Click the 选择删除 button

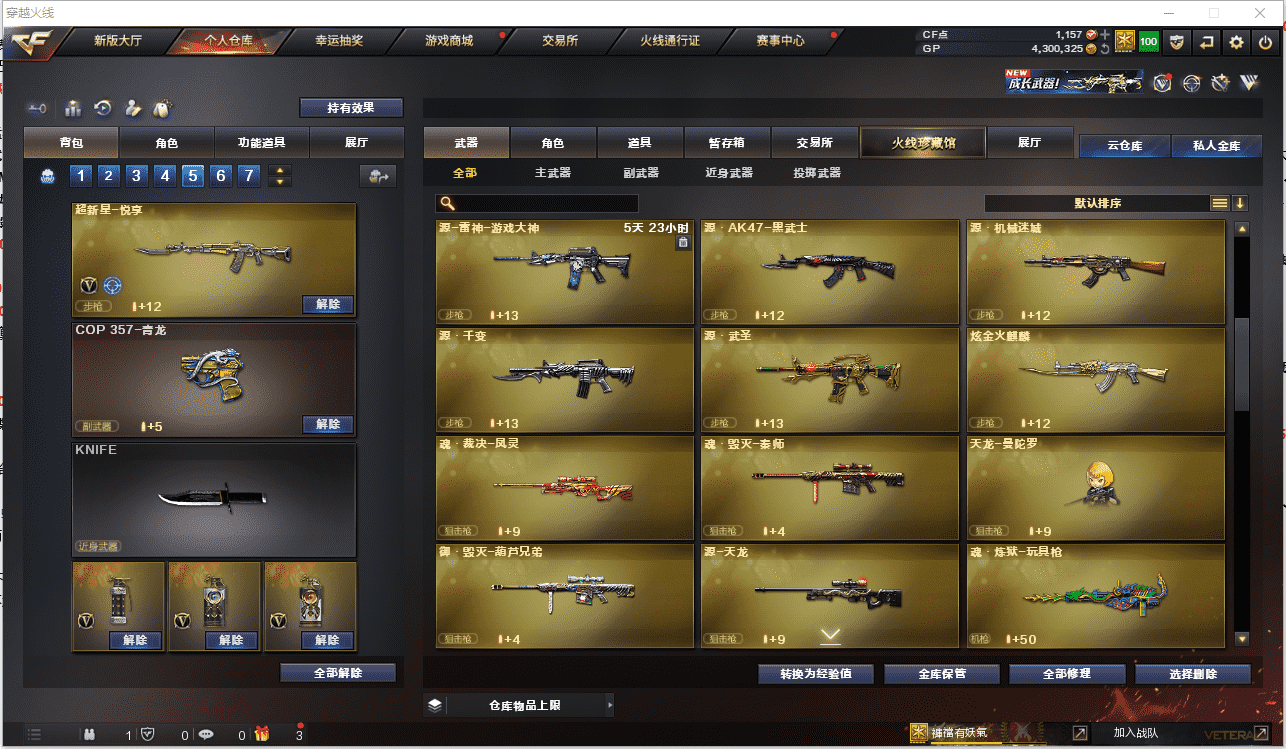tap(1193, 674)
